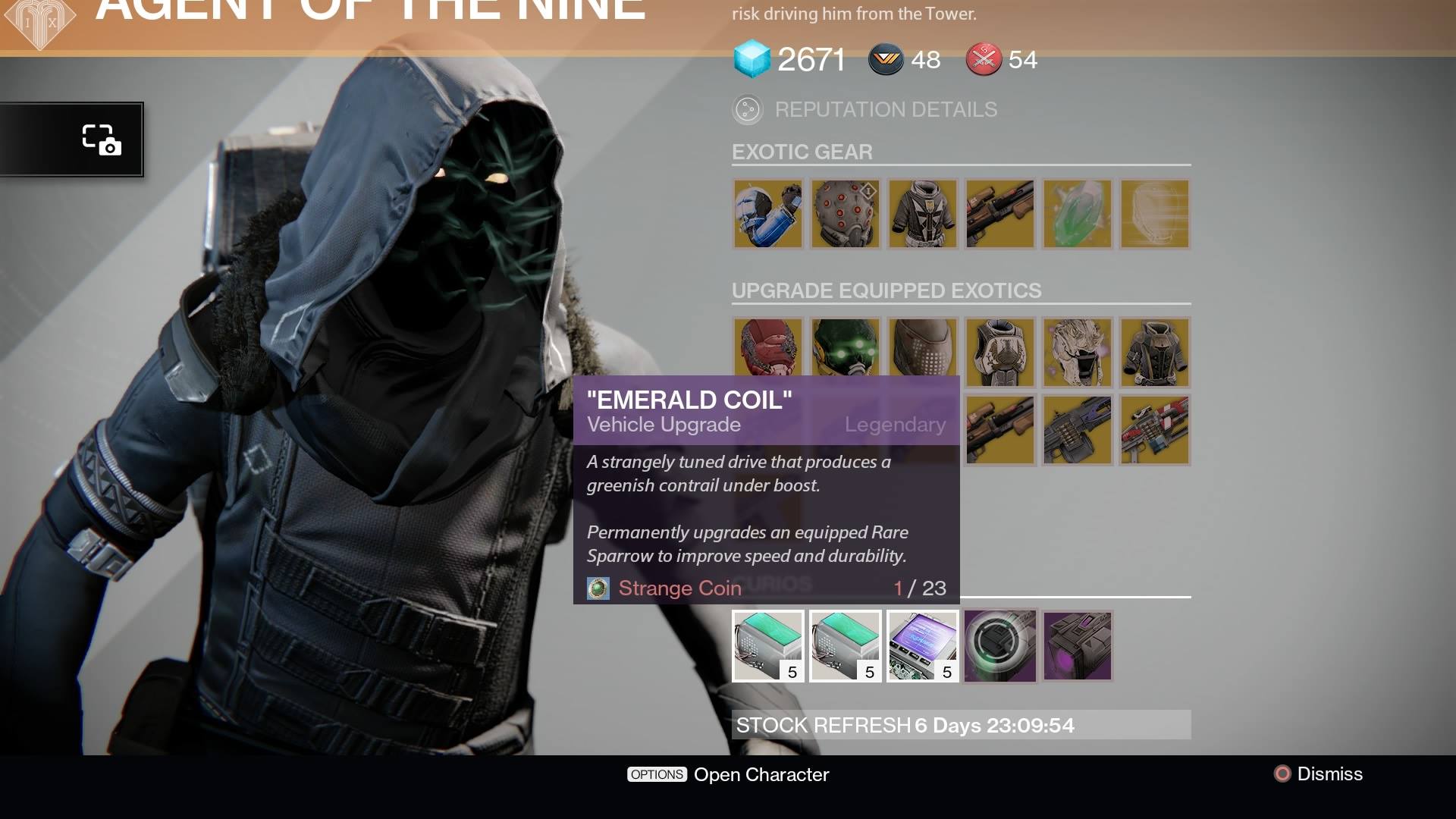This screenshot has height=819, width=1456.
Task: Select the first Emerald Coil stack in Curios
Action: coord(767,645)
